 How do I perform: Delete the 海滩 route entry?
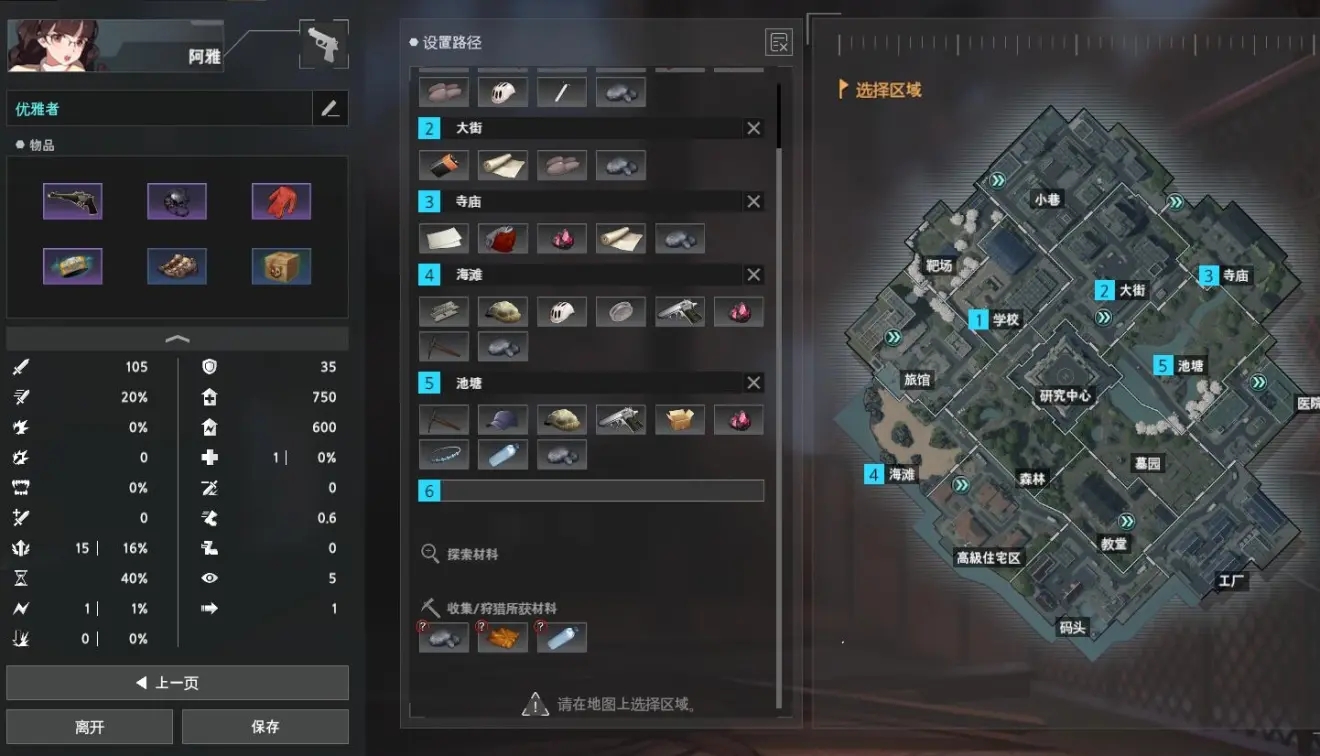coord(754,274)
